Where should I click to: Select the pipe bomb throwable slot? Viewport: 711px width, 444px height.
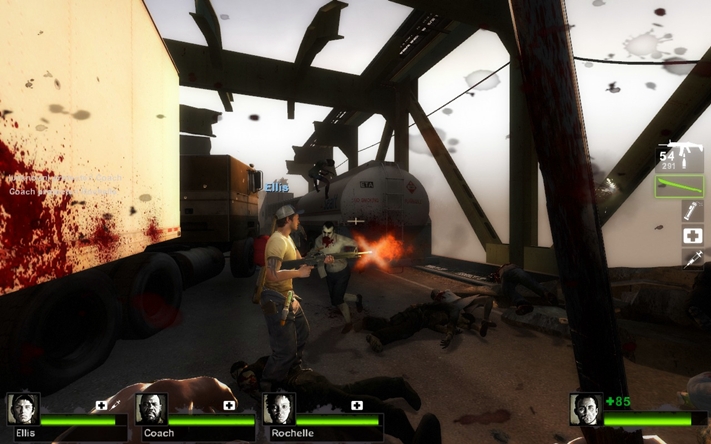(x=692, y=211)
